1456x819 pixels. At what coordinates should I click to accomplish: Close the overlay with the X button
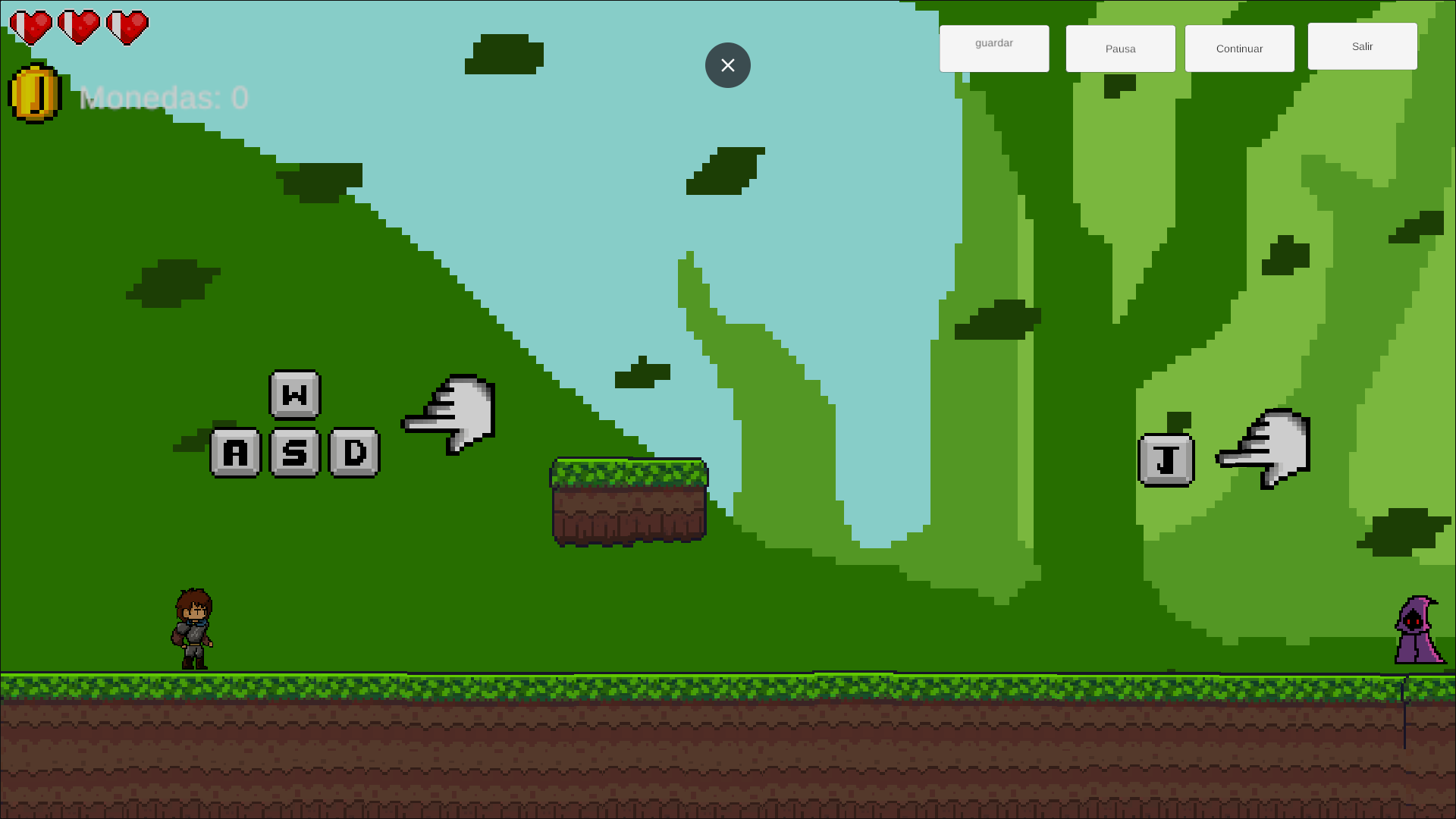pyautogui.click(x=728, y=65)
